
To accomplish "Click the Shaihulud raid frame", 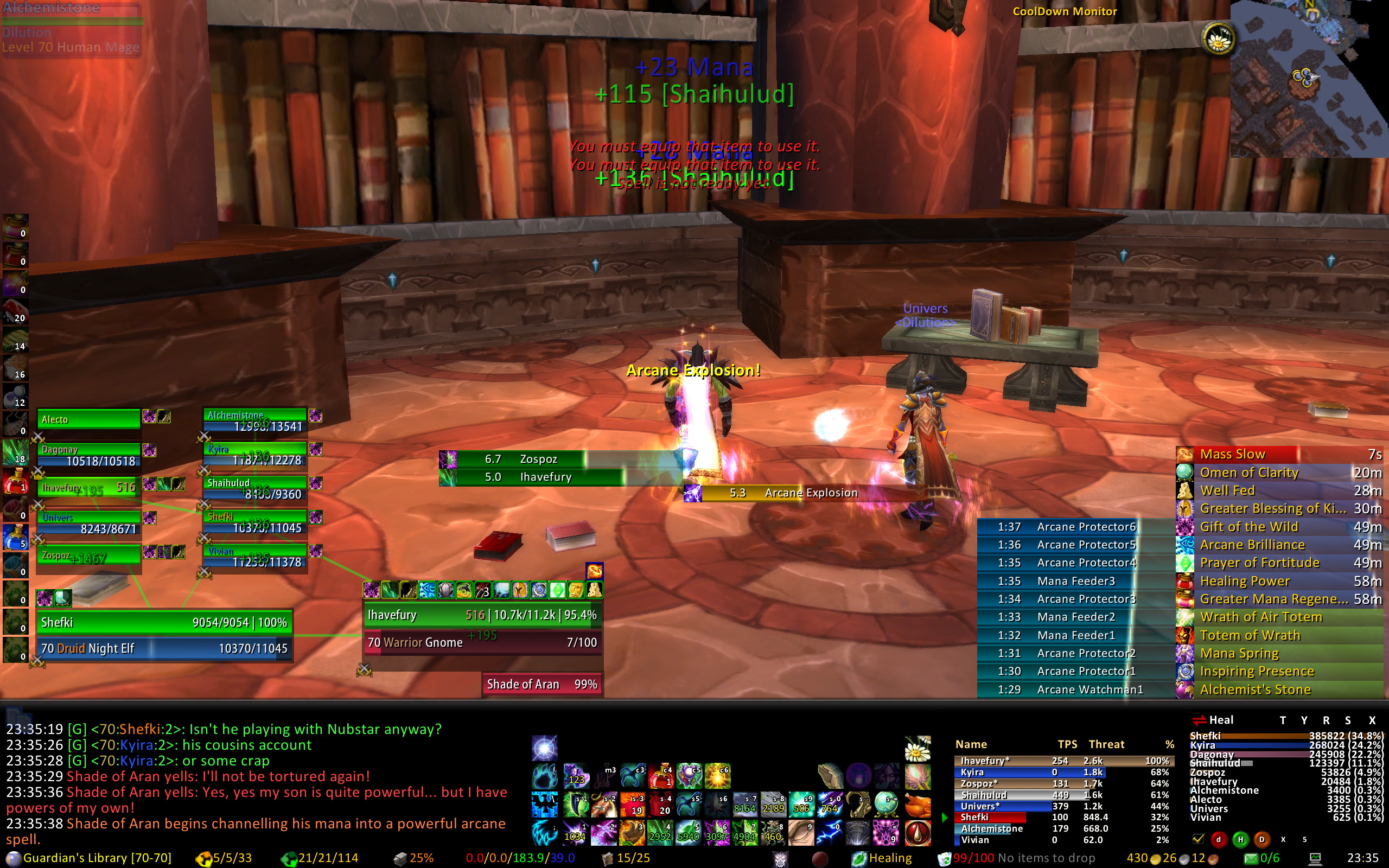I will click(255, 489).
